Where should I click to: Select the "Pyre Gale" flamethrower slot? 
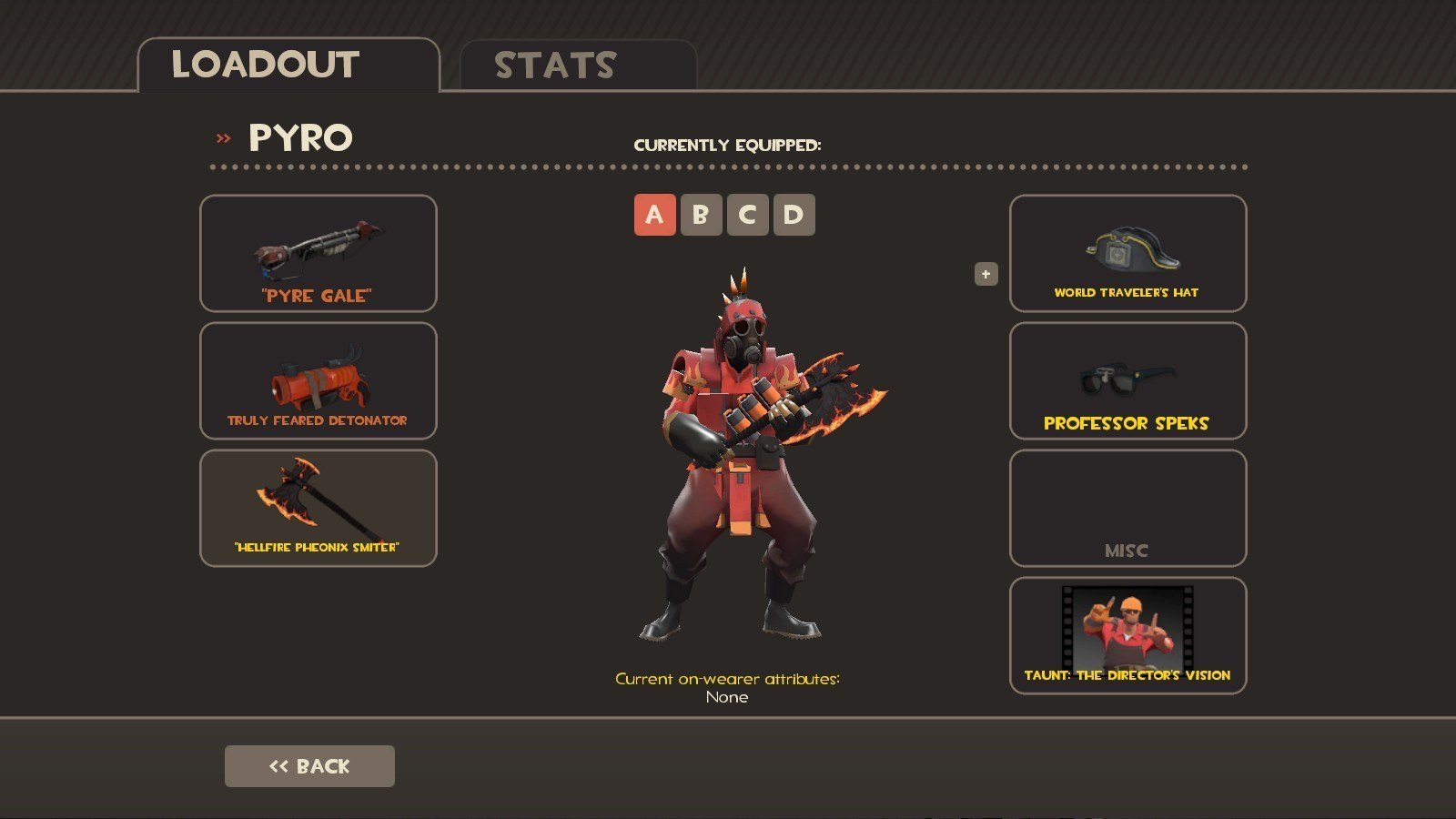318,253
